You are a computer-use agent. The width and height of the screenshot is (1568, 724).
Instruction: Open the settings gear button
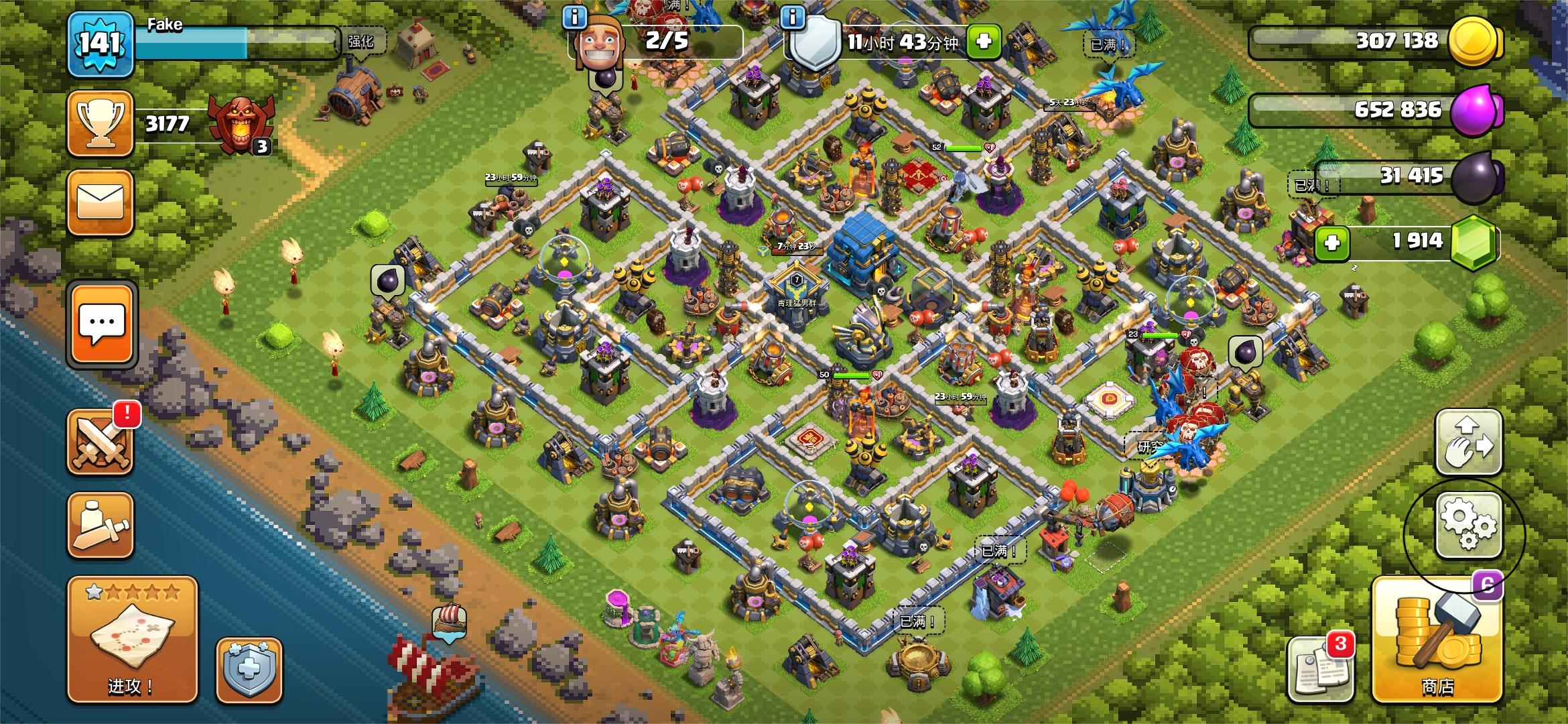tap(1468, 526)
